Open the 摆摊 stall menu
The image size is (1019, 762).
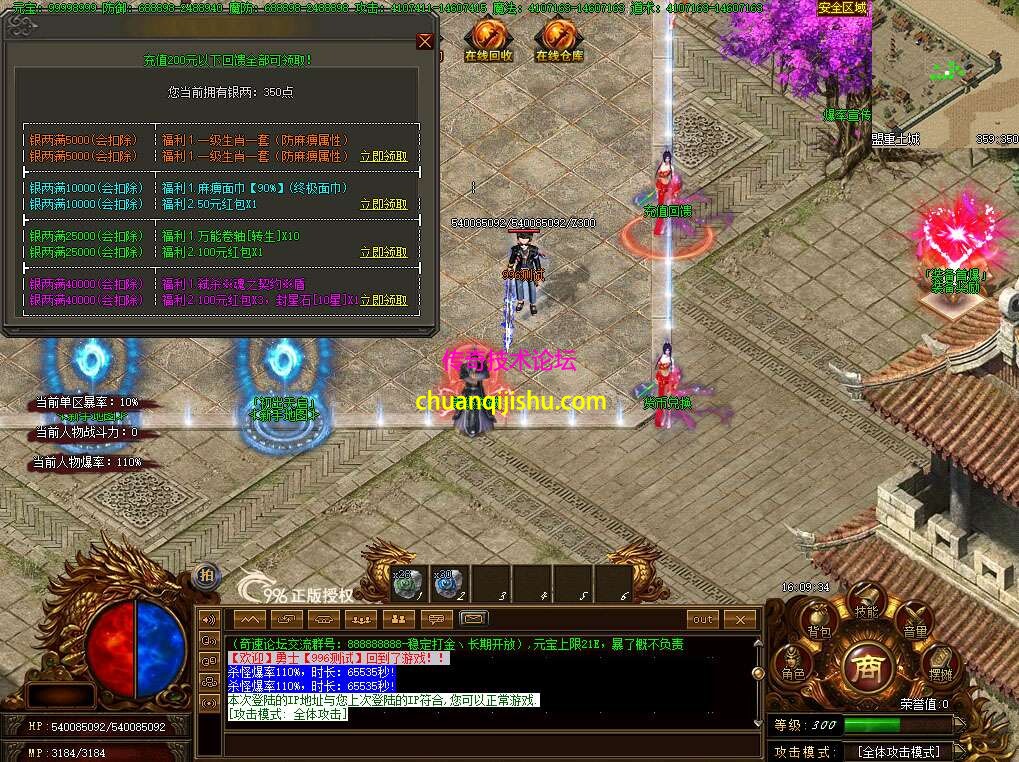[940, 668]
